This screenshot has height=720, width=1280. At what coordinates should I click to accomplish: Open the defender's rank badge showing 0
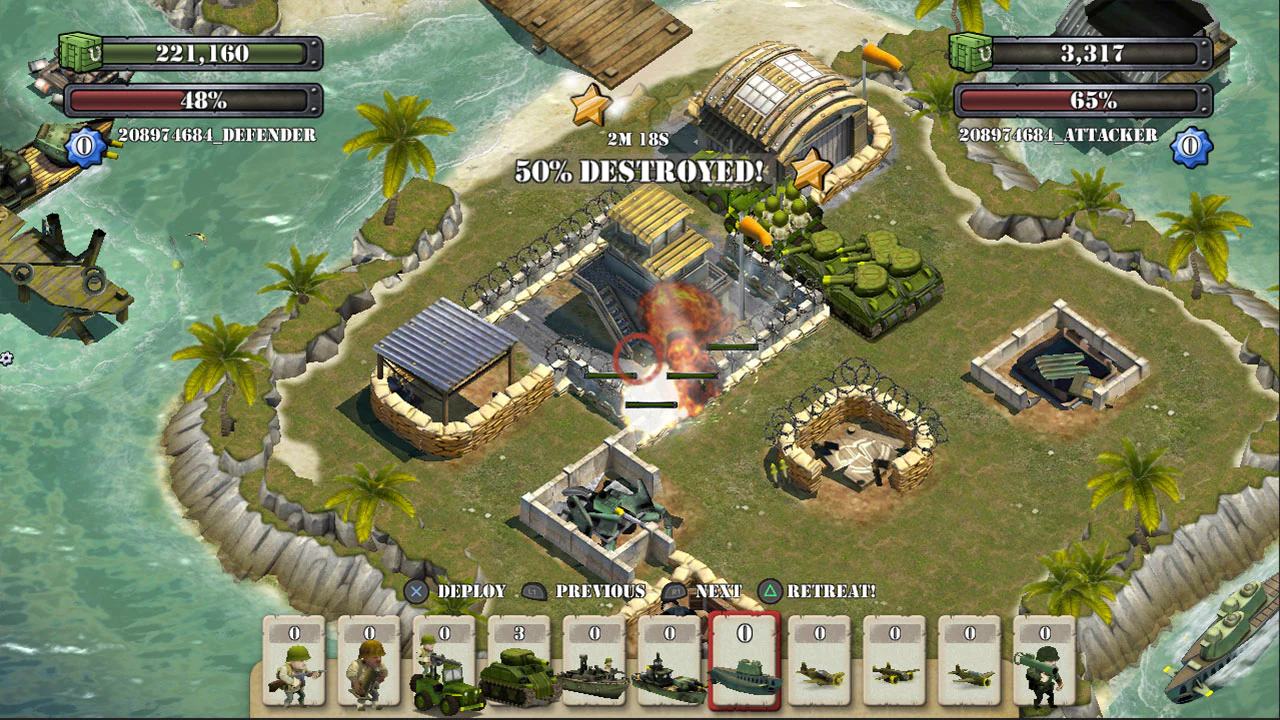(82, 144)
